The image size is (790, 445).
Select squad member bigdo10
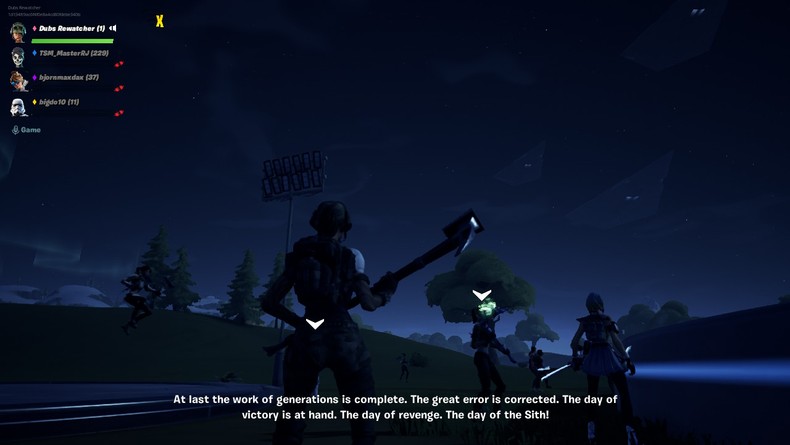click(59, 102)
